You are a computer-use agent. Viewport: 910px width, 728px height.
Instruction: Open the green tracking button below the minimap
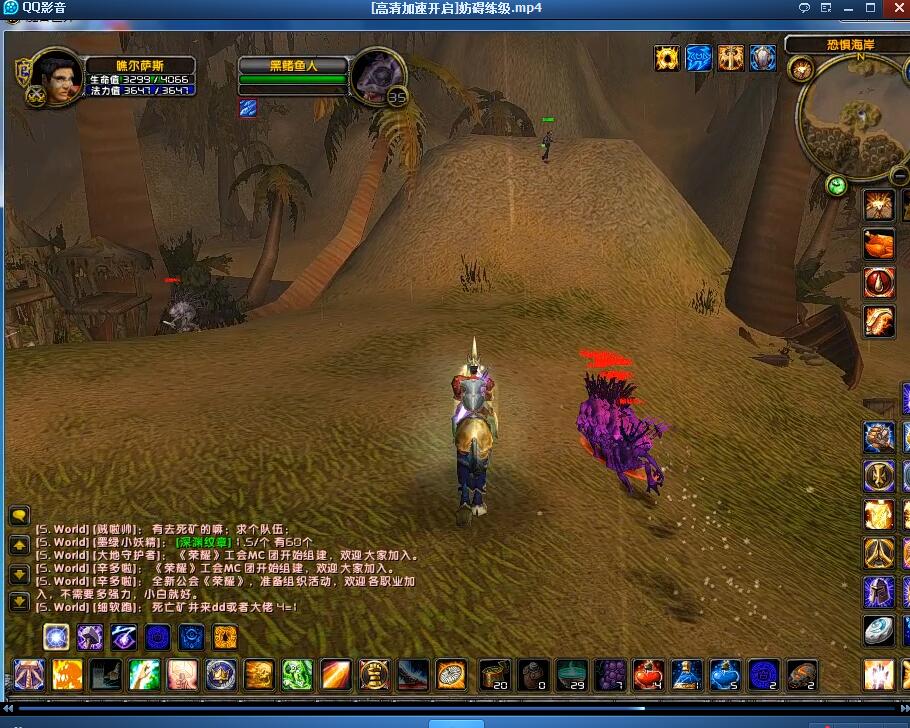coord(837,185)
